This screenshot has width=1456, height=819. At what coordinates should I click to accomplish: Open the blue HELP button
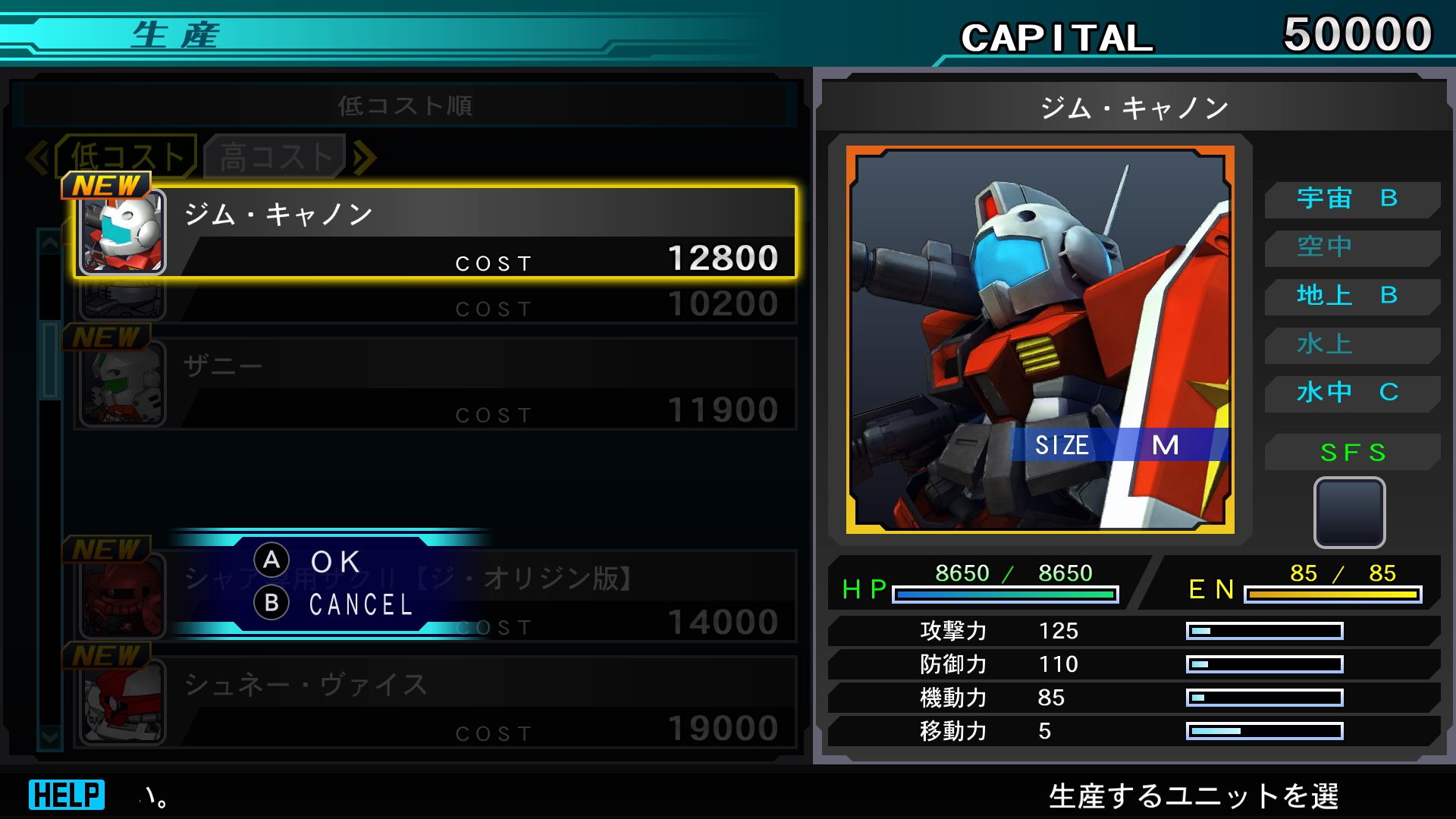click(67, 795)
